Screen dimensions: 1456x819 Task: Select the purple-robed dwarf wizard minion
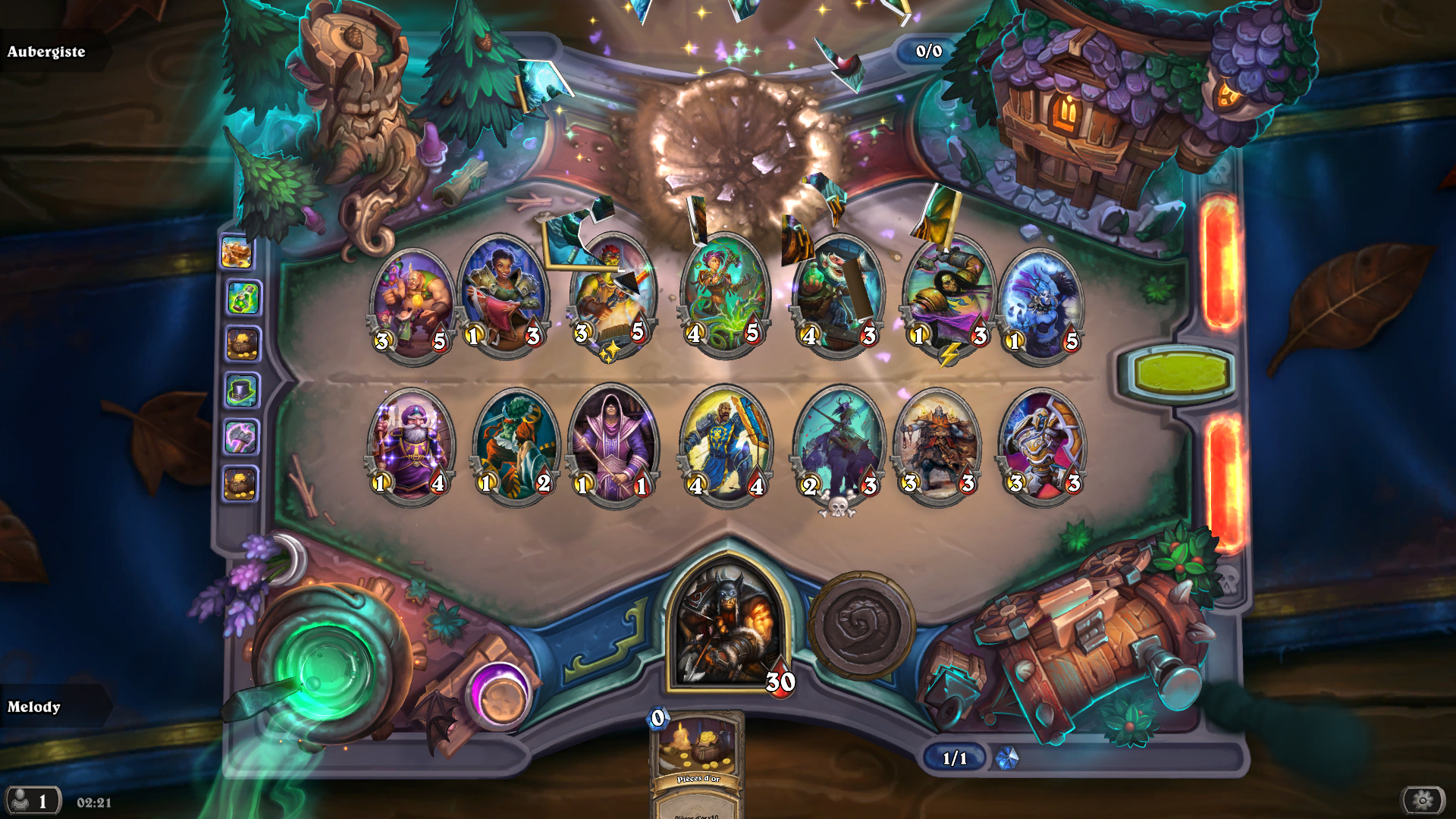(x=411, y=445)
